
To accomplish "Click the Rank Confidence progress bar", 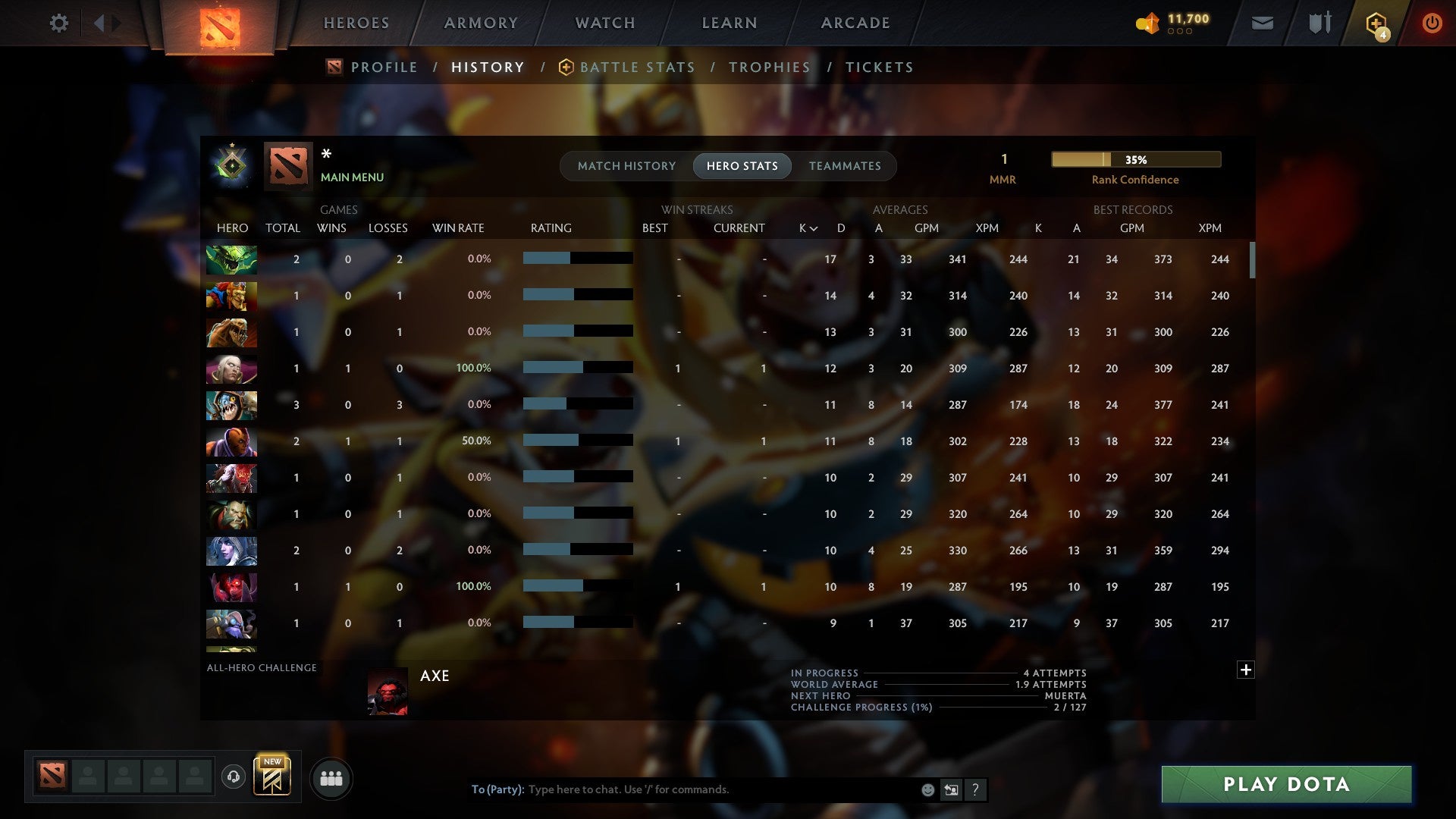I will (1135, 159).
